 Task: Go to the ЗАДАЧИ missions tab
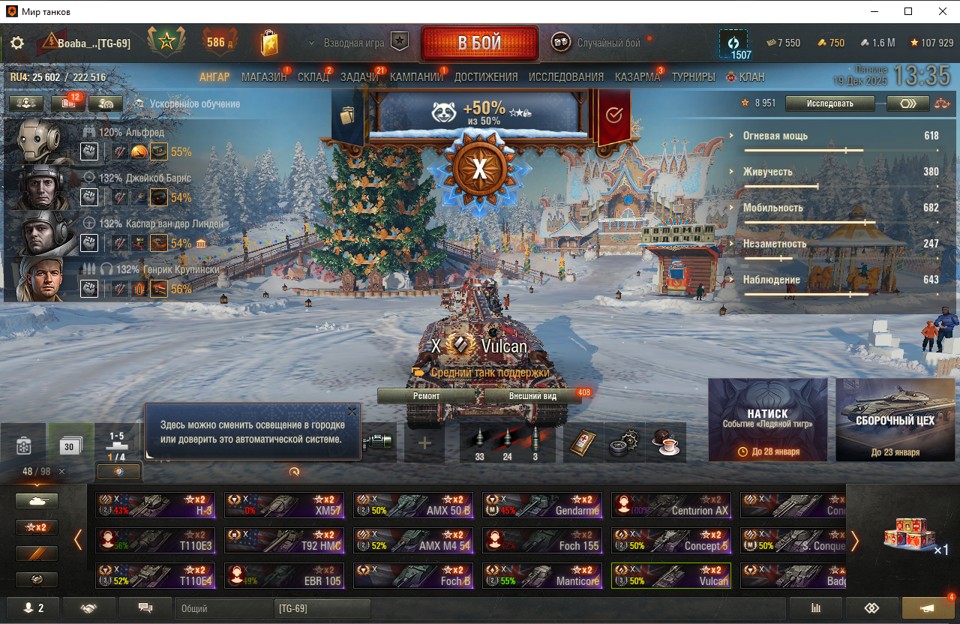pyautogui.click(x=359, y=77)
